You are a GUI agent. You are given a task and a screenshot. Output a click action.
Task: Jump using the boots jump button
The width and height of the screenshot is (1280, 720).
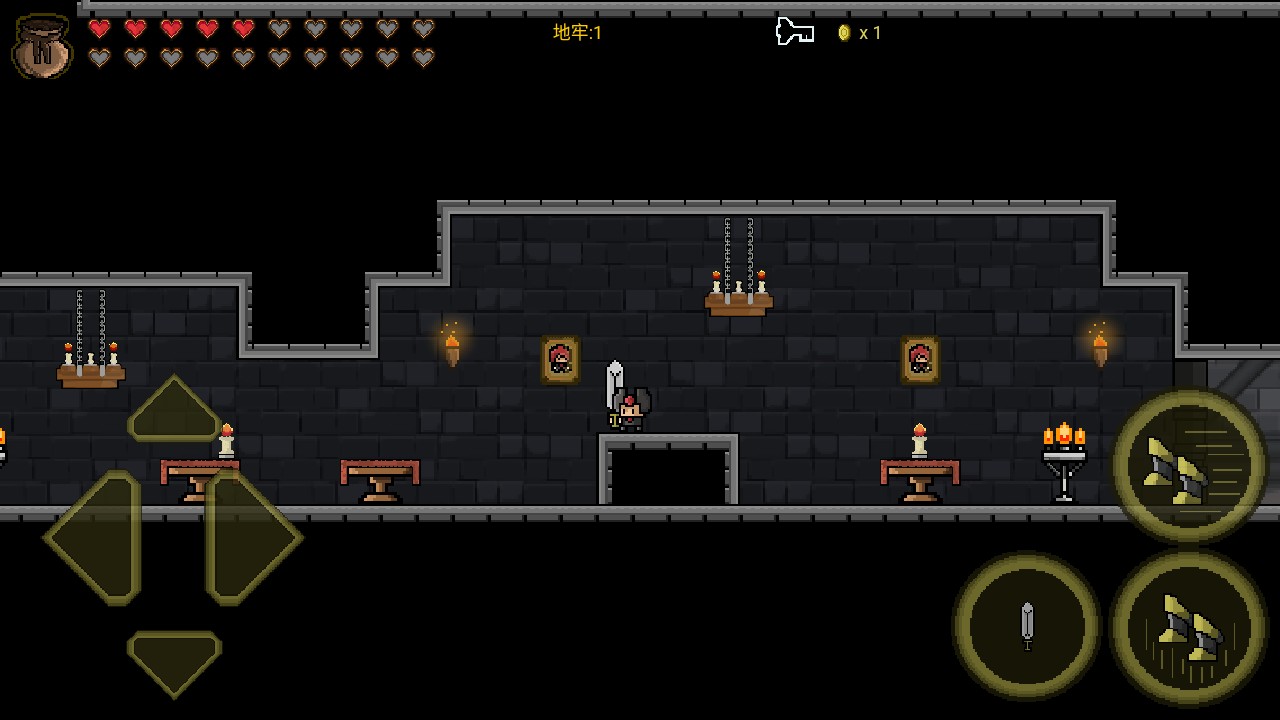(x=1188, y=628)
